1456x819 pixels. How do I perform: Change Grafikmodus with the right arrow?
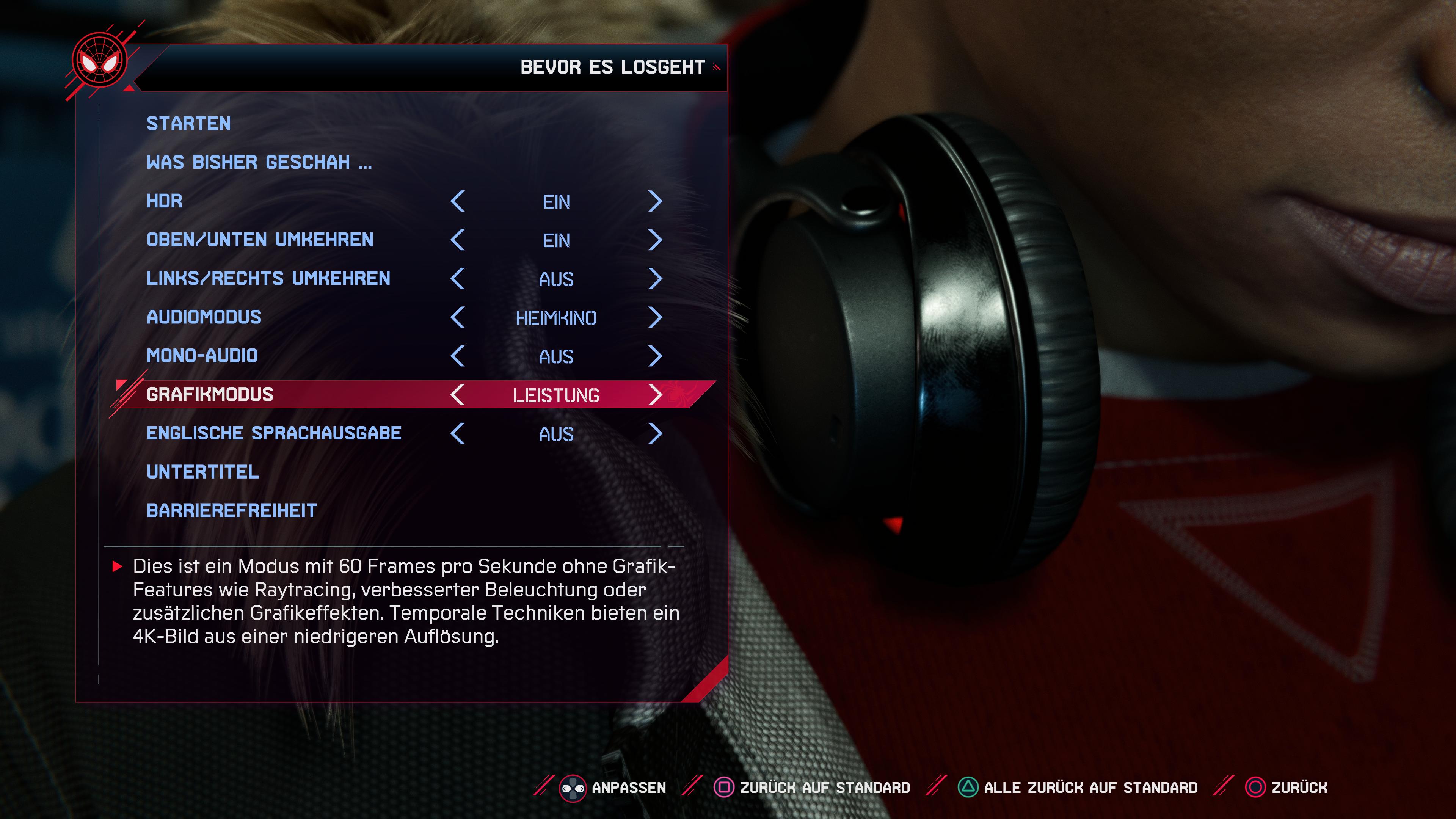click(x=654, y=394)
